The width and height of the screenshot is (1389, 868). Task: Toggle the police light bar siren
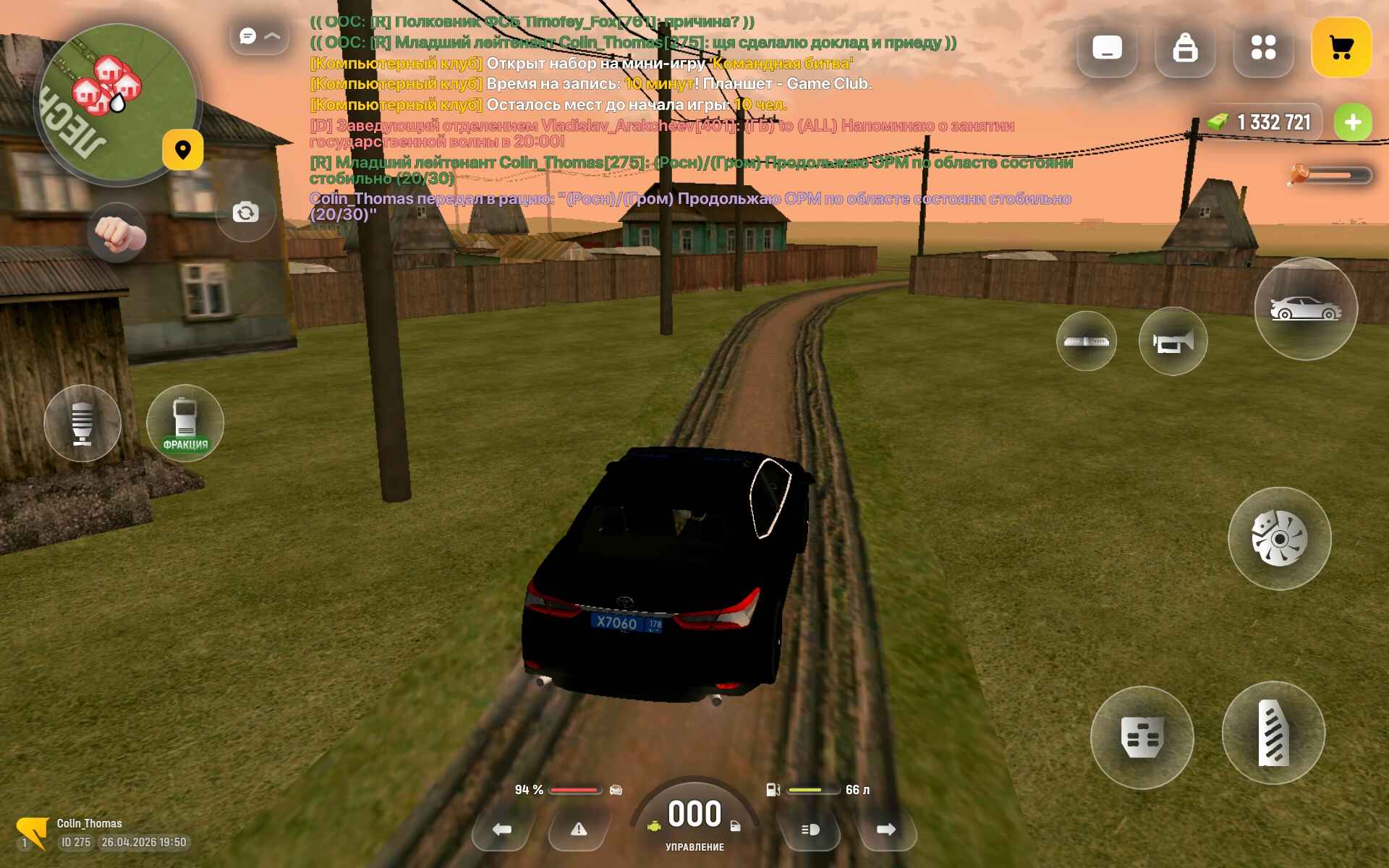(x=1086, y=341)
